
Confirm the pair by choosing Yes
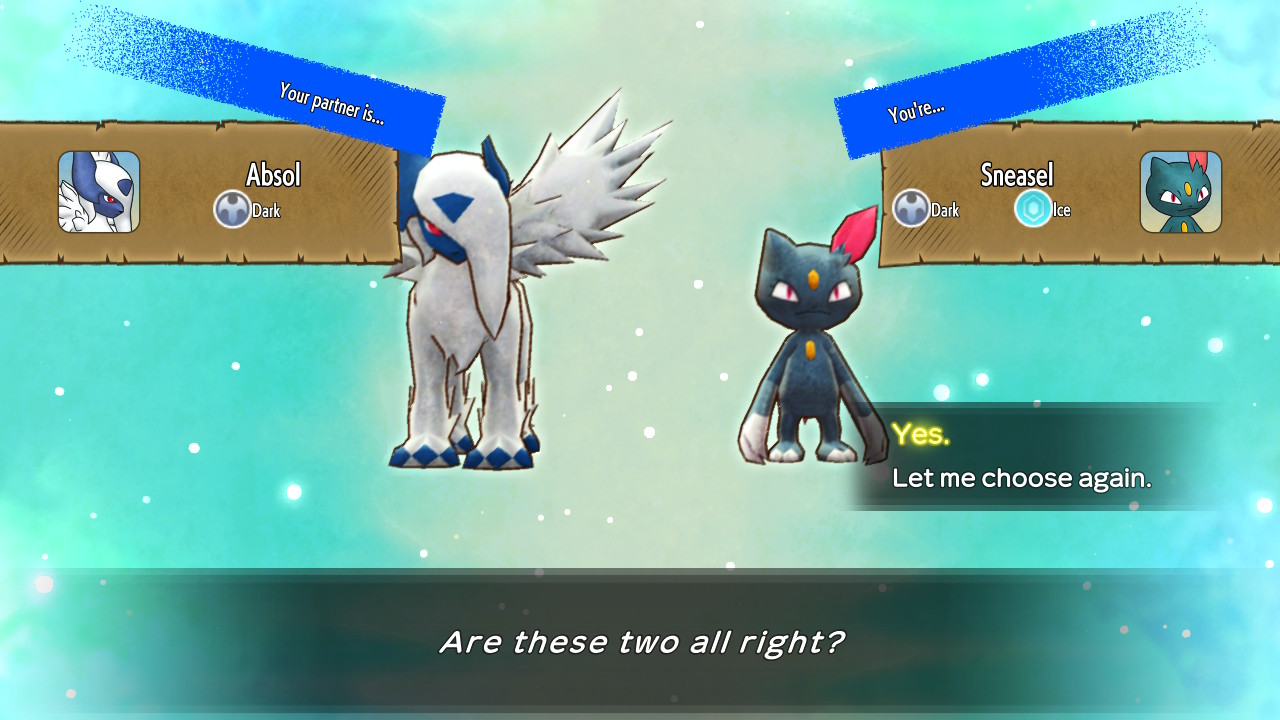921,434
